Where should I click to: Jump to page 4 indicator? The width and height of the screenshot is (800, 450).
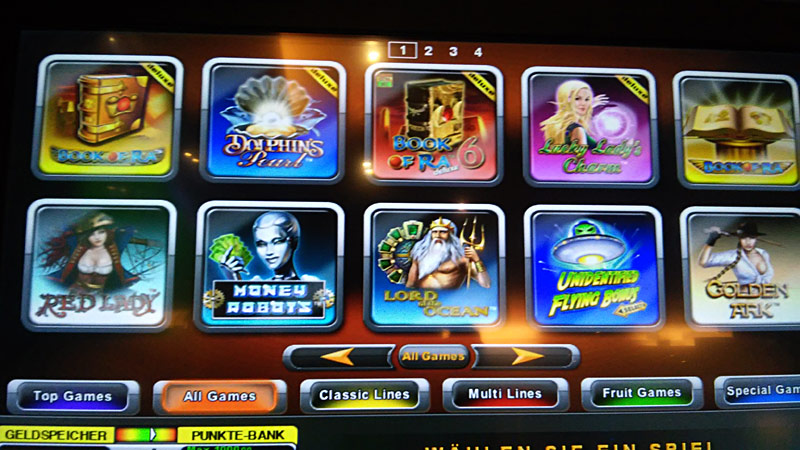pos(478,51)
